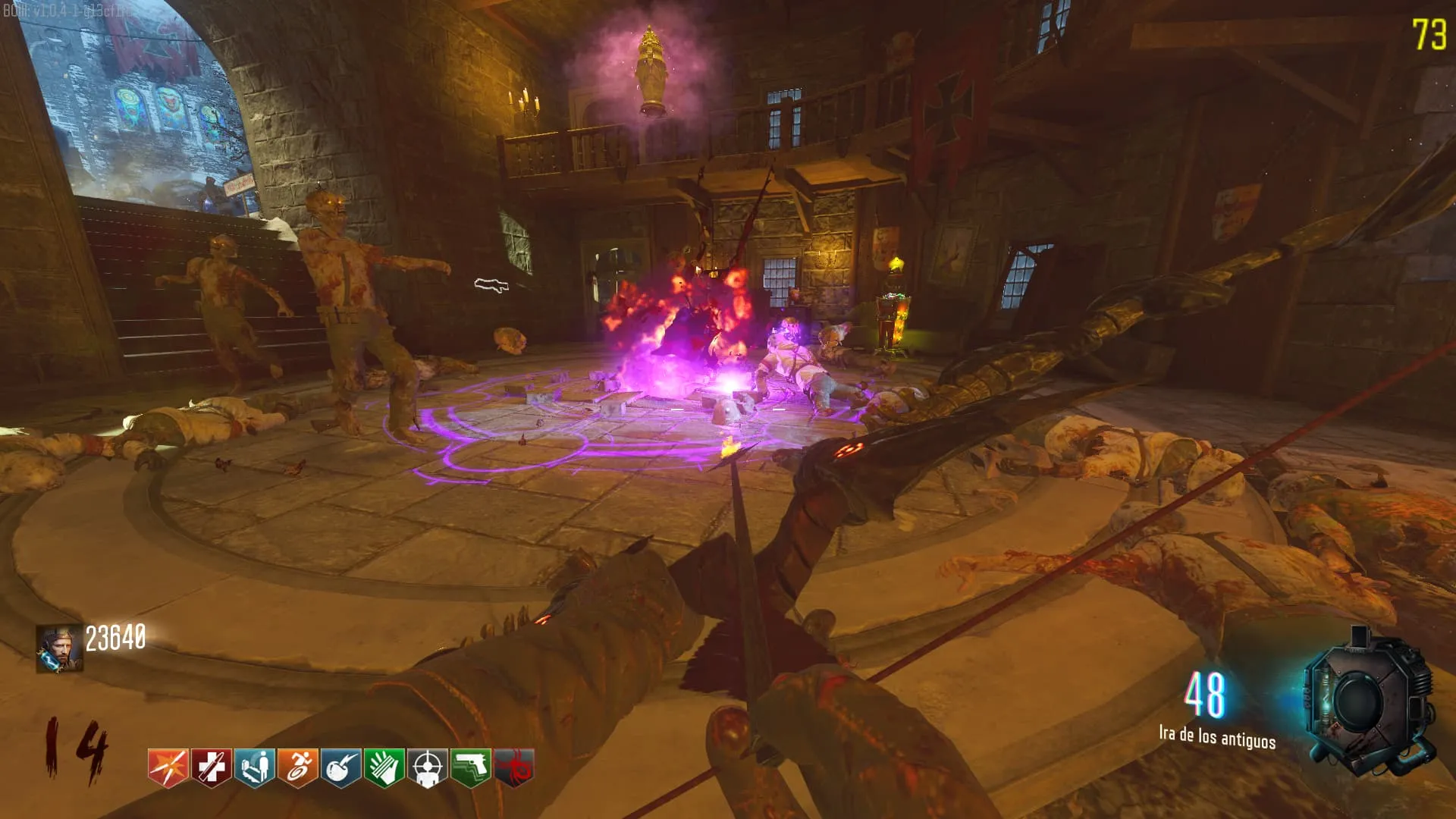1456x819 pixels.
Task: Click the Double Tap perk icon
Action: 168,767
